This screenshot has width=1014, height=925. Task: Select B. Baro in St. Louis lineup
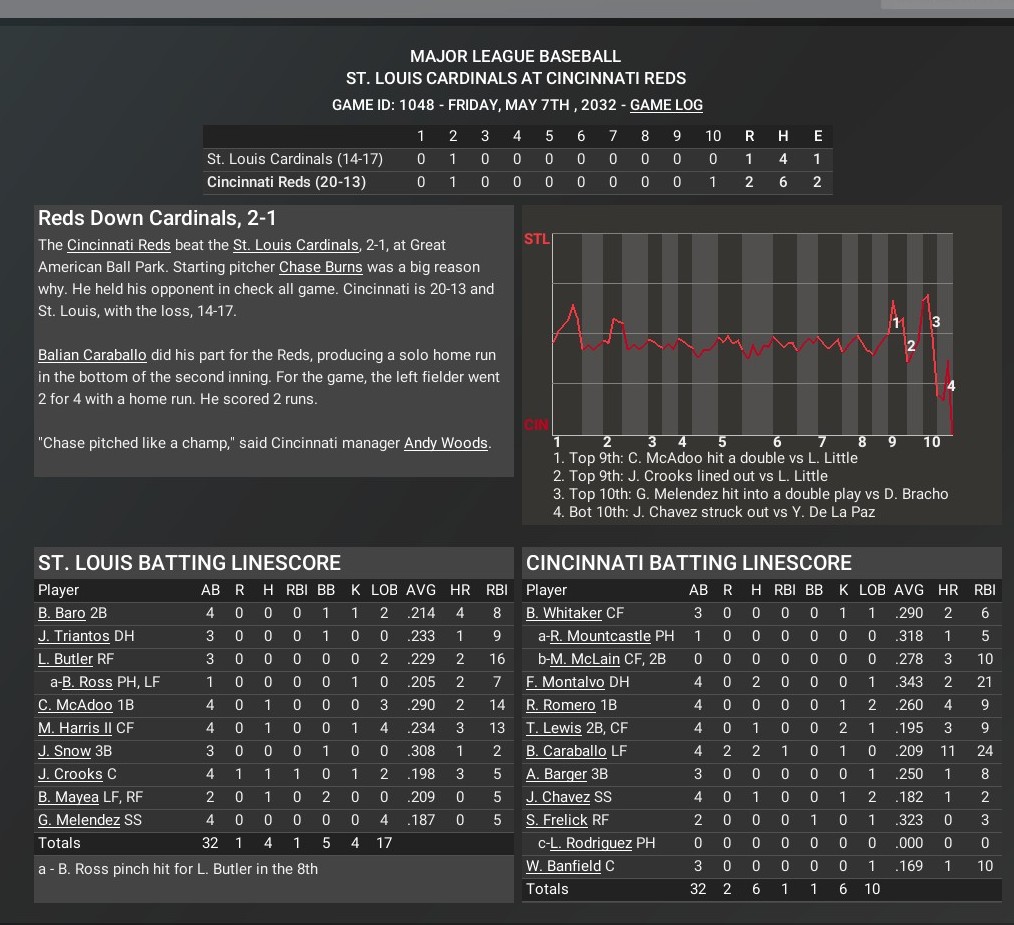click(62, 613)
